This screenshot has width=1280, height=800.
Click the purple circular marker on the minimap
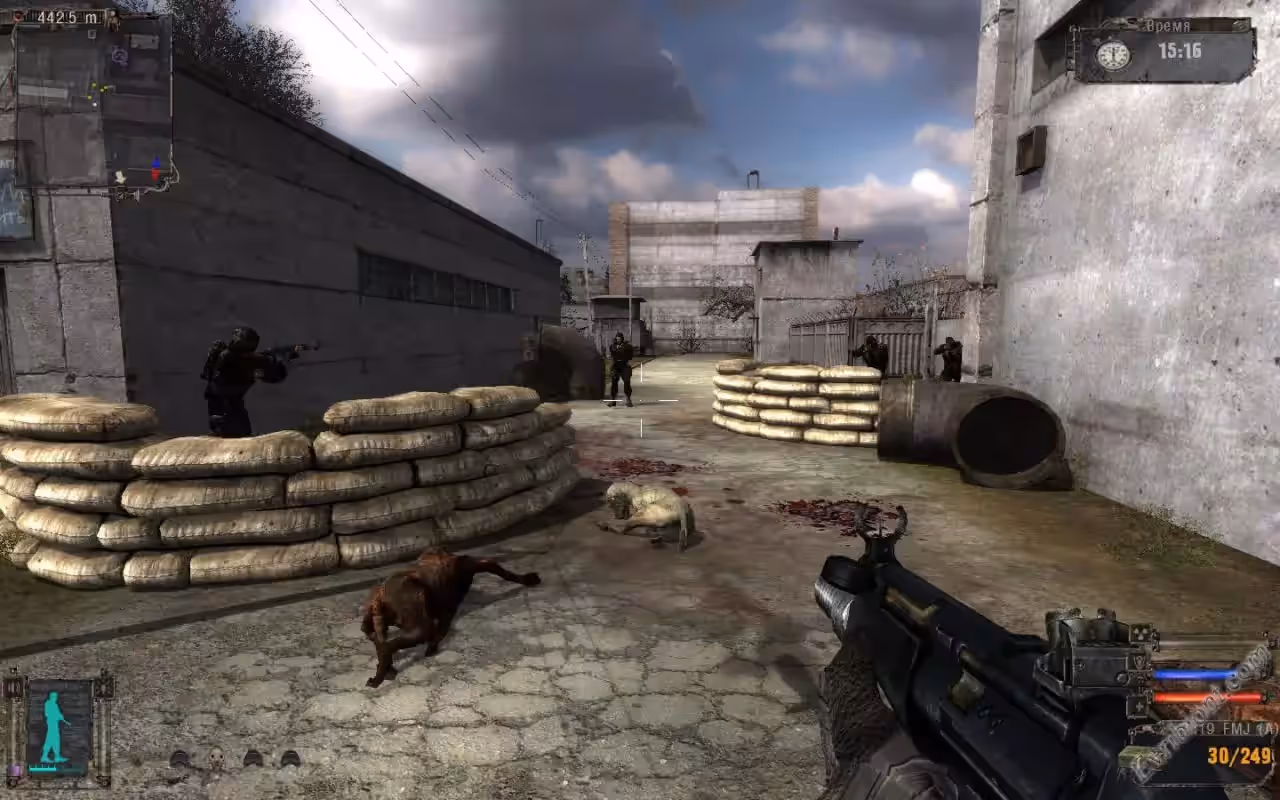pos(120,56)
